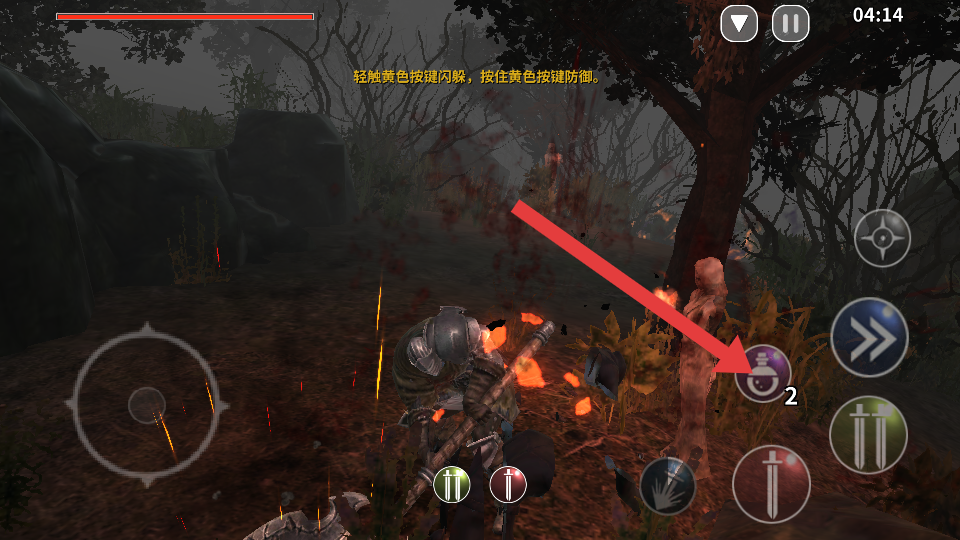Attack with the large red sword button
960x540 pixels.
pyautogui.click(x=771, y=484)
